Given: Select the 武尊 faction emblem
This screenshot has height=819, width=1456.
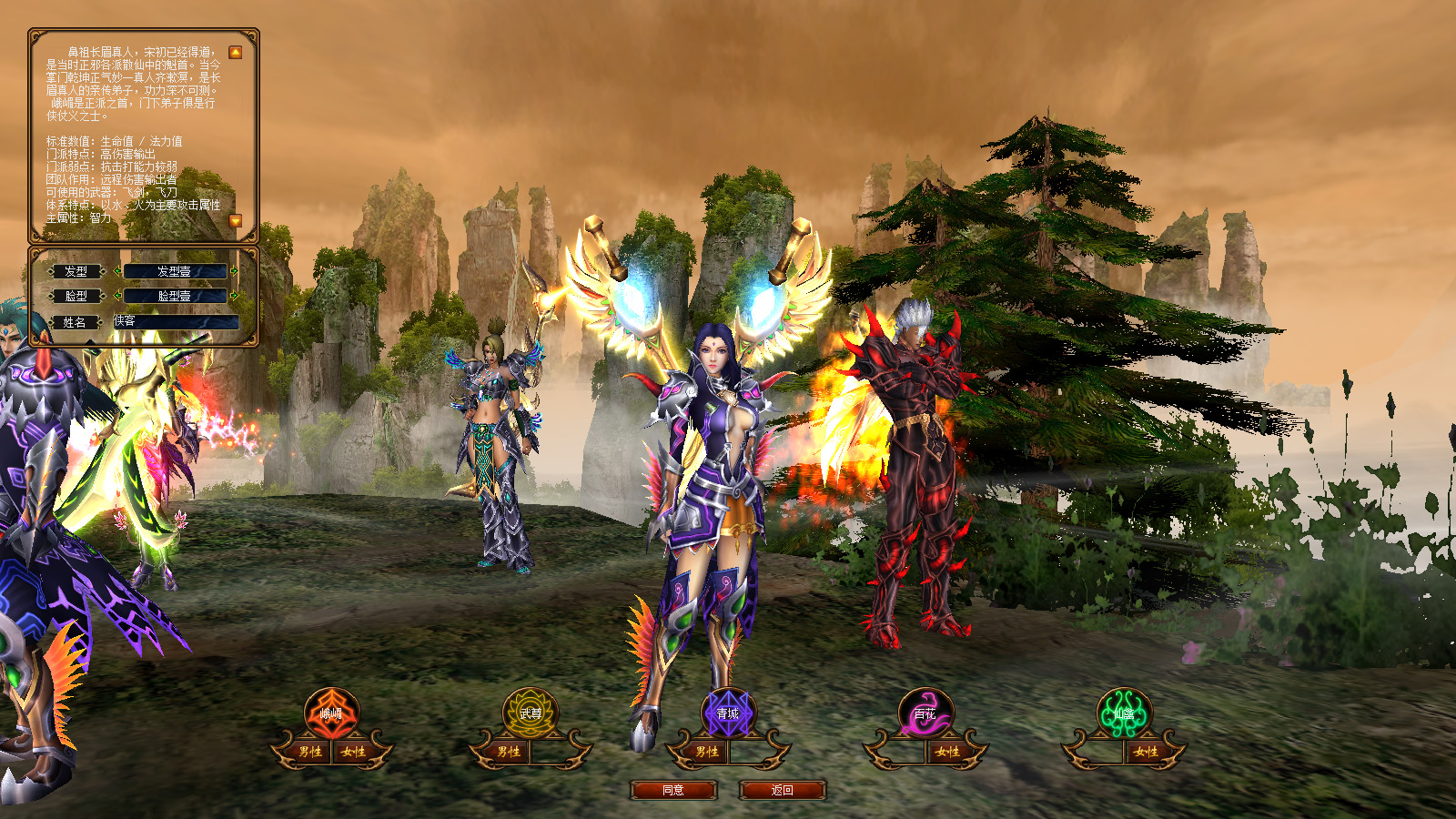Looking at the screenshot, I should [530, 713].
